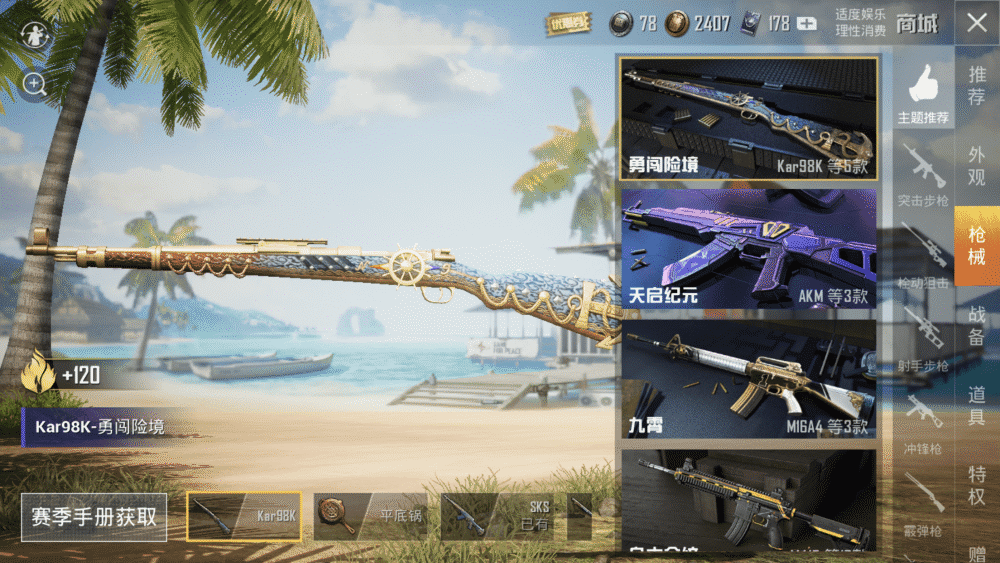Close the shop screen with the X
Viewport: 1000px width, 563px height.
(976, 24)
